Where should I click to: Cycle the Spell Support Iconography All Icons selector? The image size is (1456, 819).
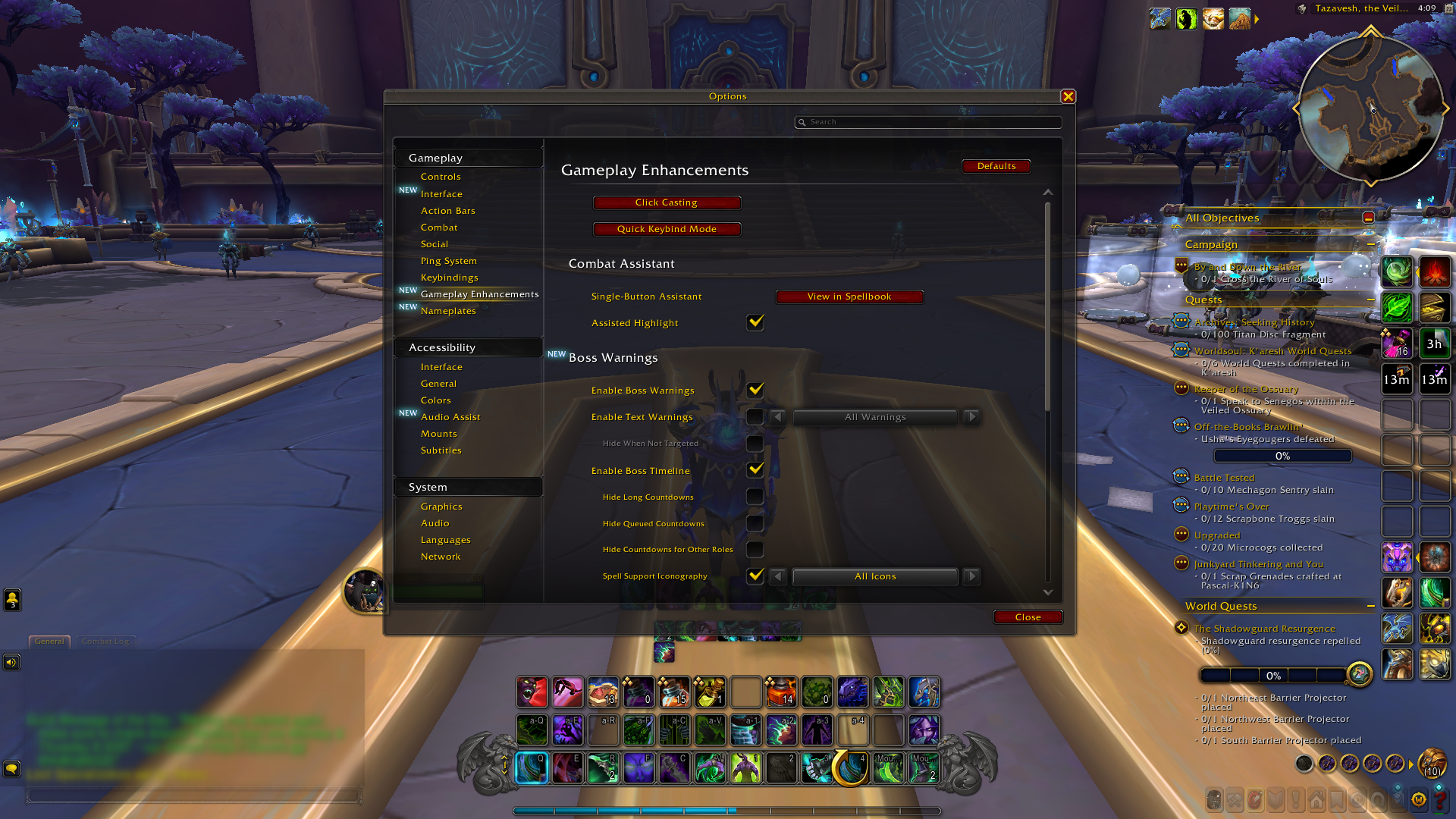971,576
